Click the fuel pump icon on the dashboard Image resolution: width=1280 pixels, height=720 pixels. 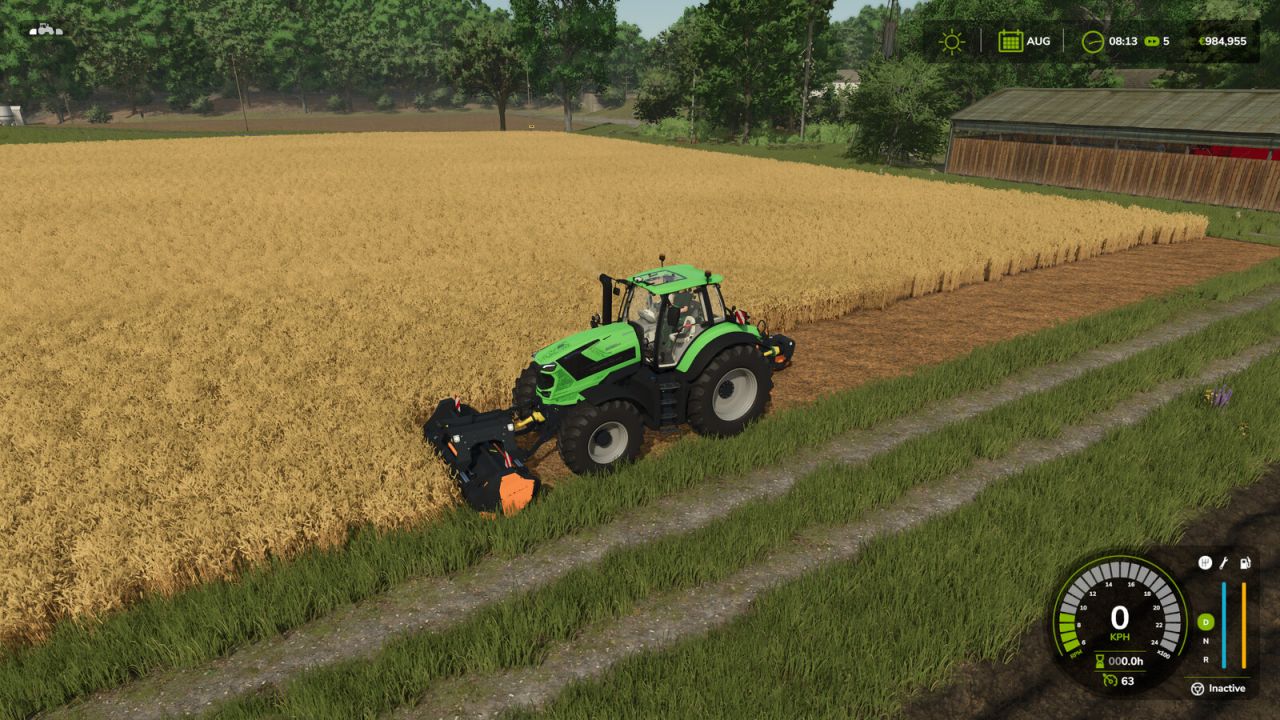(1244, 561)
